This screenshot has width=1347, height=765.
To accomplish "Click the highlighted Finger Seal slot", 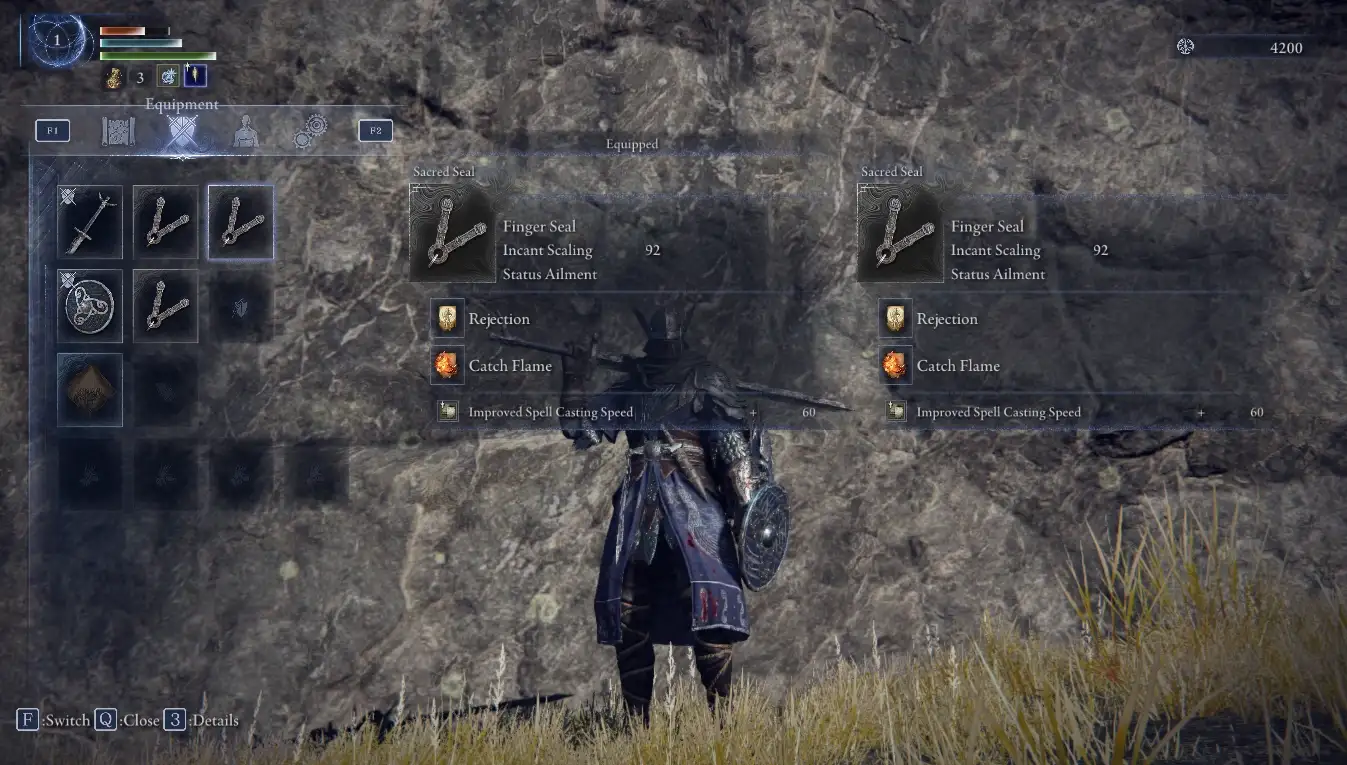I will (x=241, y=222).
